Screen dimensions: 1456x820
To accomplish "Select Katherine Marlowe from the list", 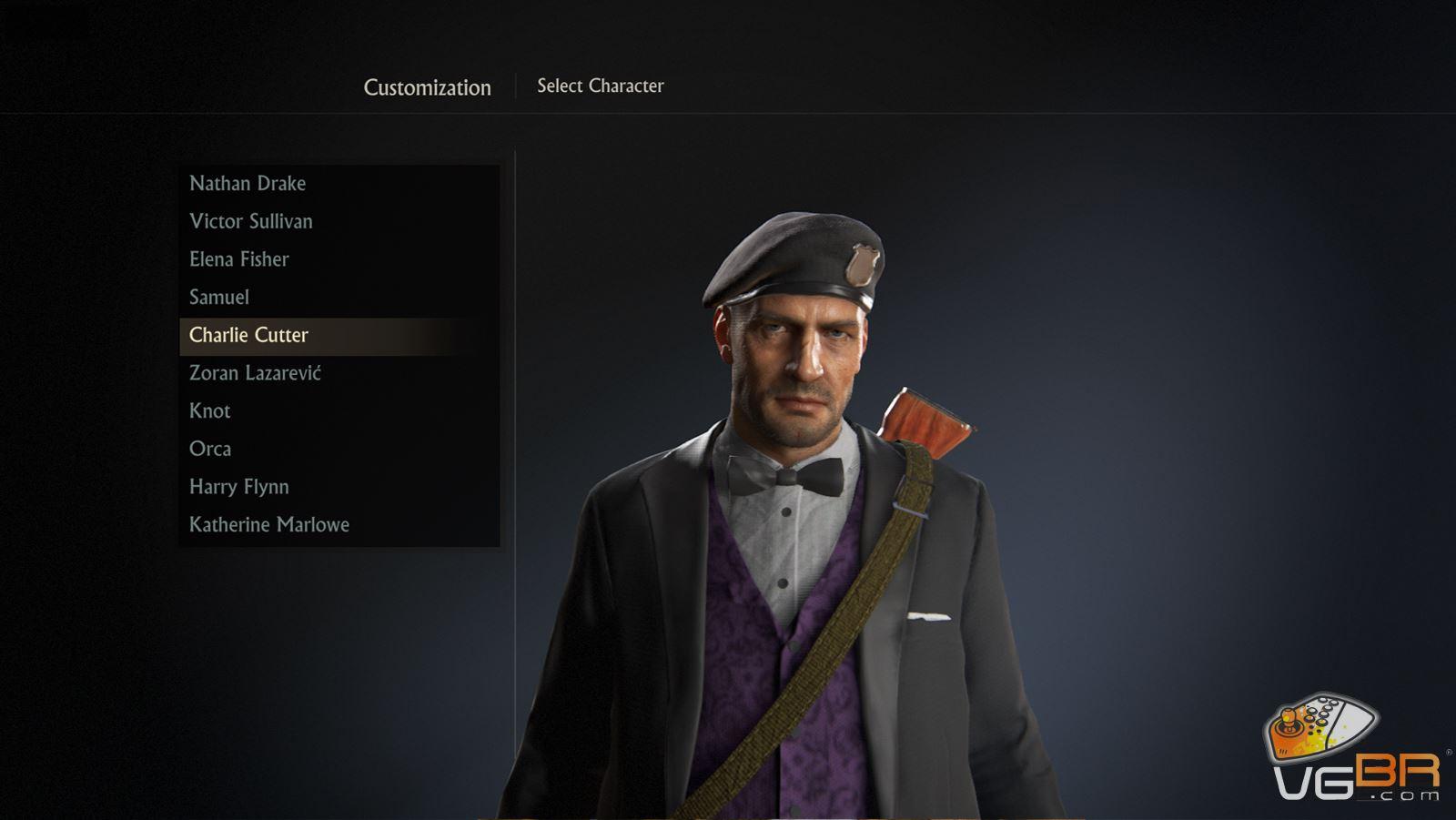I will (269, 525).
